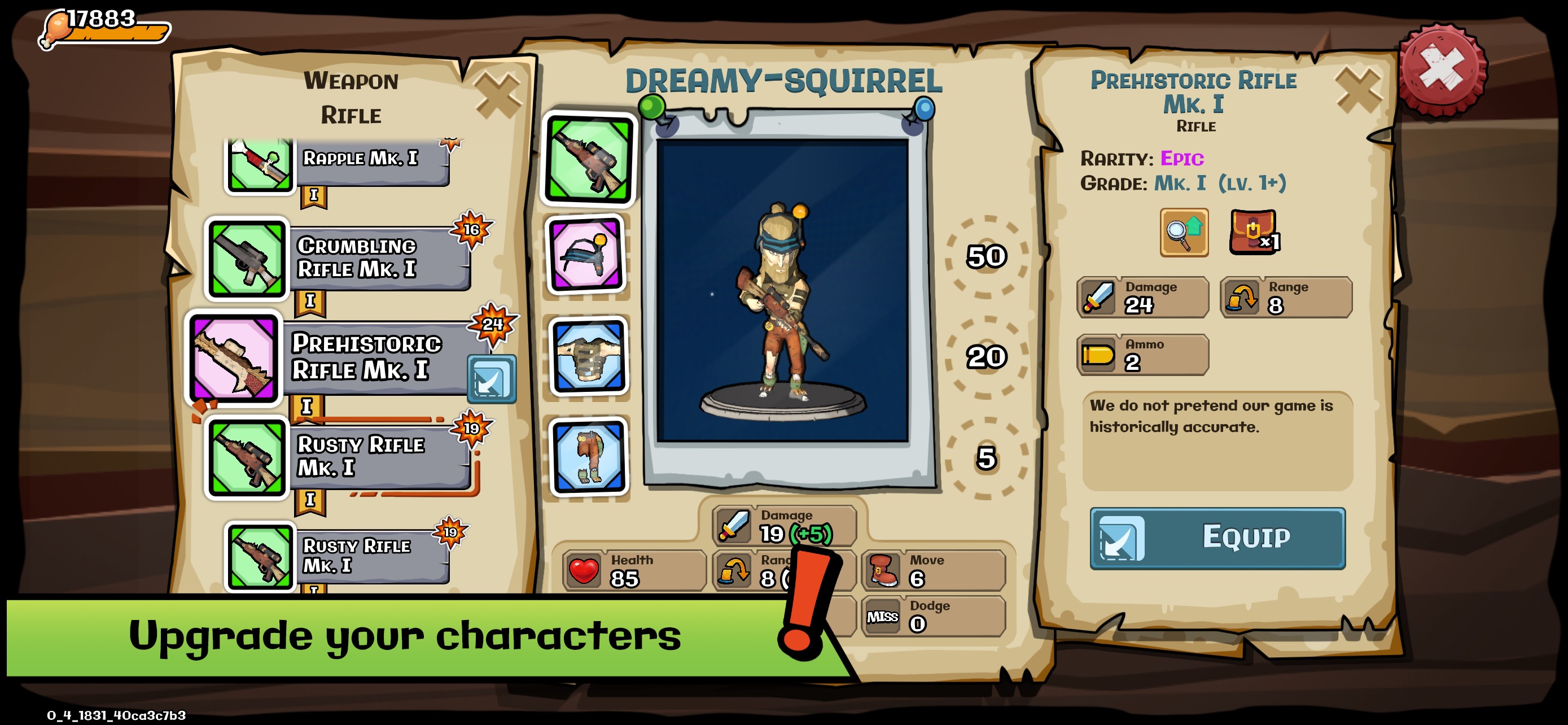This screenshot has height=725, width=1568.
Task: Open the blue pants equipment slot
Action: (x=589, y=457)
